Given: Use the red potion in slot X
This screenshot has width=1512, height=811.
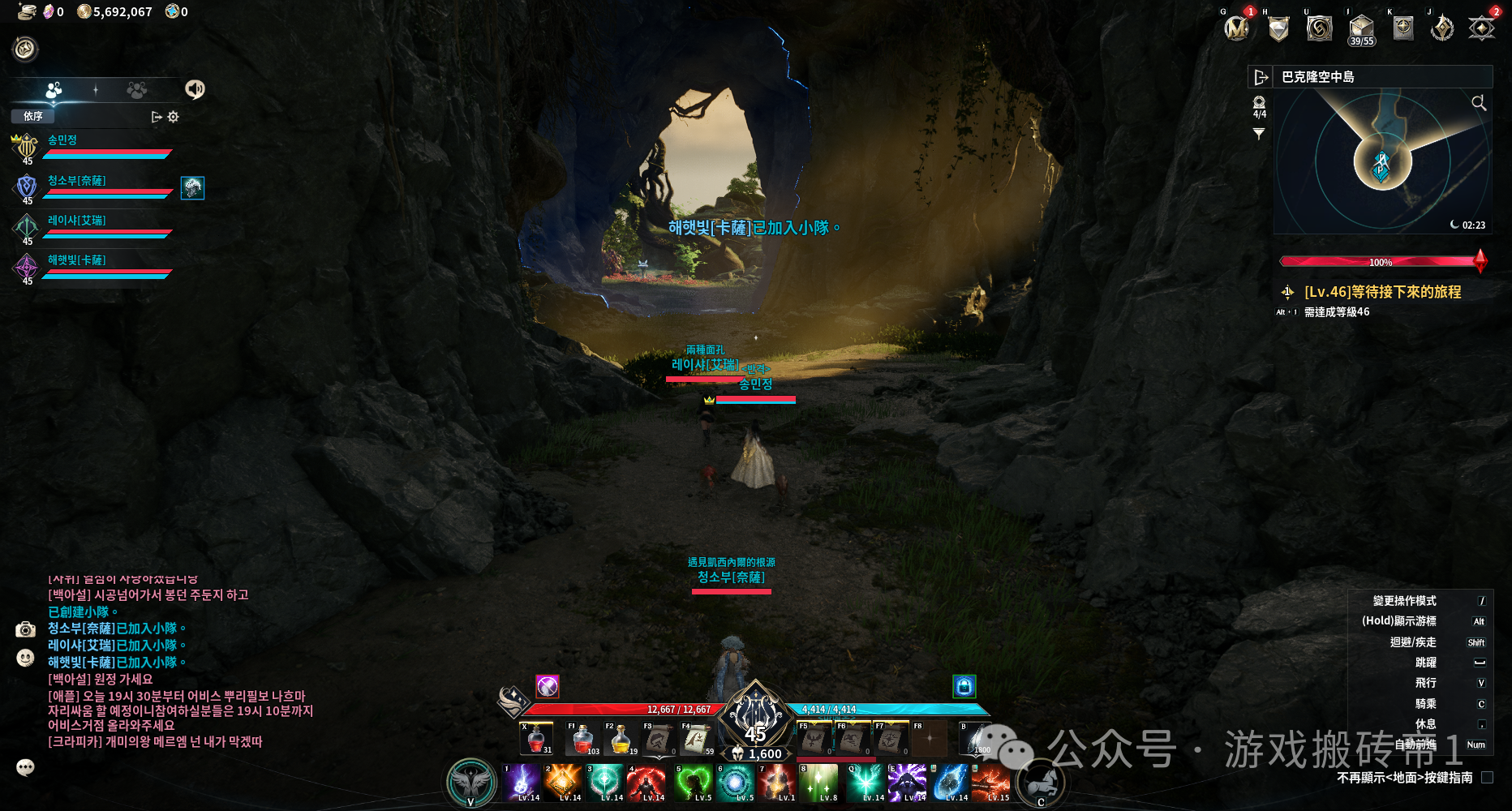Looking at the screenshot, I should click(x=536, y=739).
